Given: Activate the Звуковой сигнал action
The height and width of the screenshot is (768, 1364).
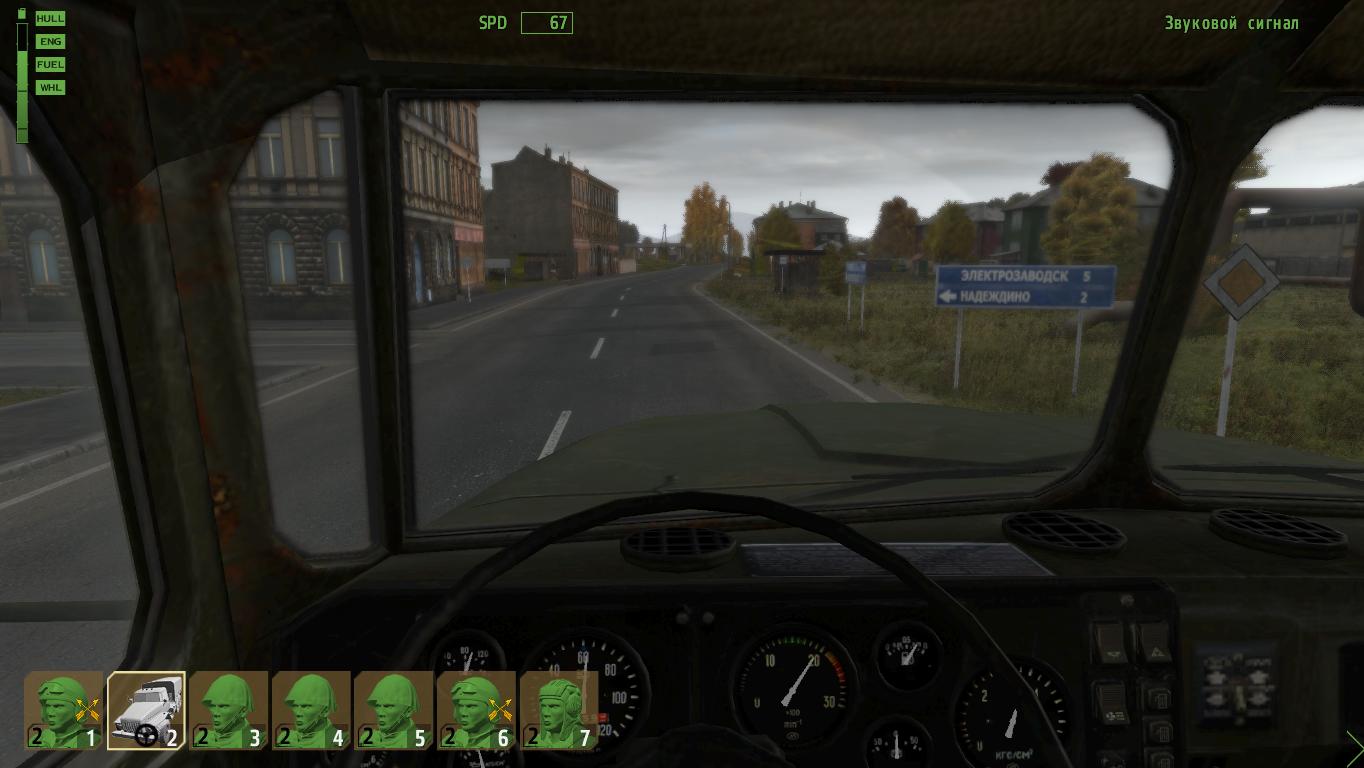Looking at the screenshot, I should point(1231,23).
